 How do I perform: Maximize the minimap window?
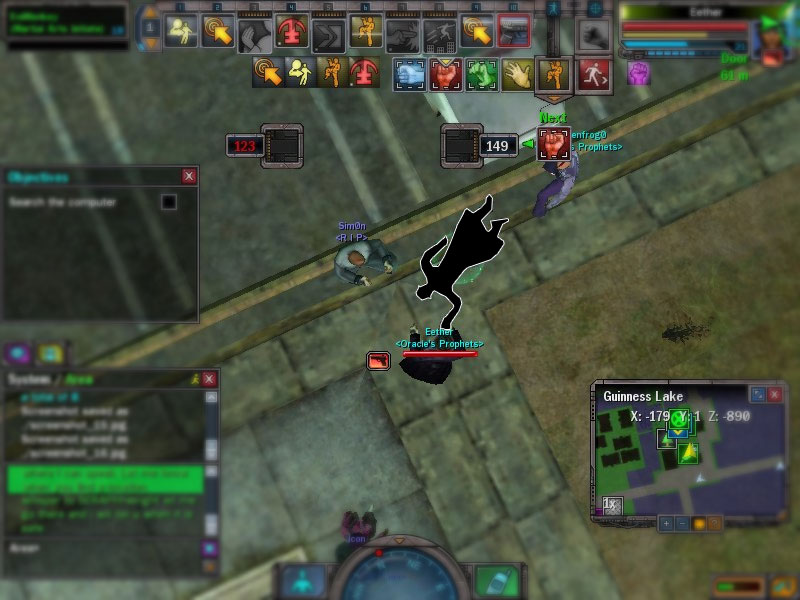tap(757, 395)
